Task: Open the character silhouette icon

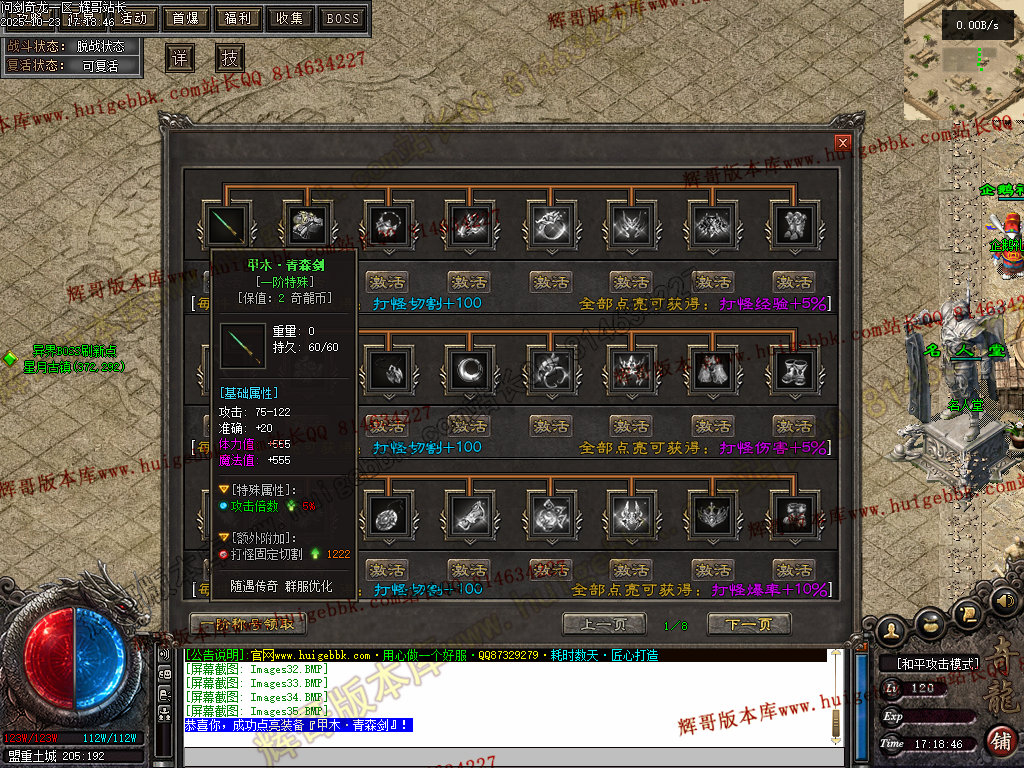Action: click(x=891, y=630)
